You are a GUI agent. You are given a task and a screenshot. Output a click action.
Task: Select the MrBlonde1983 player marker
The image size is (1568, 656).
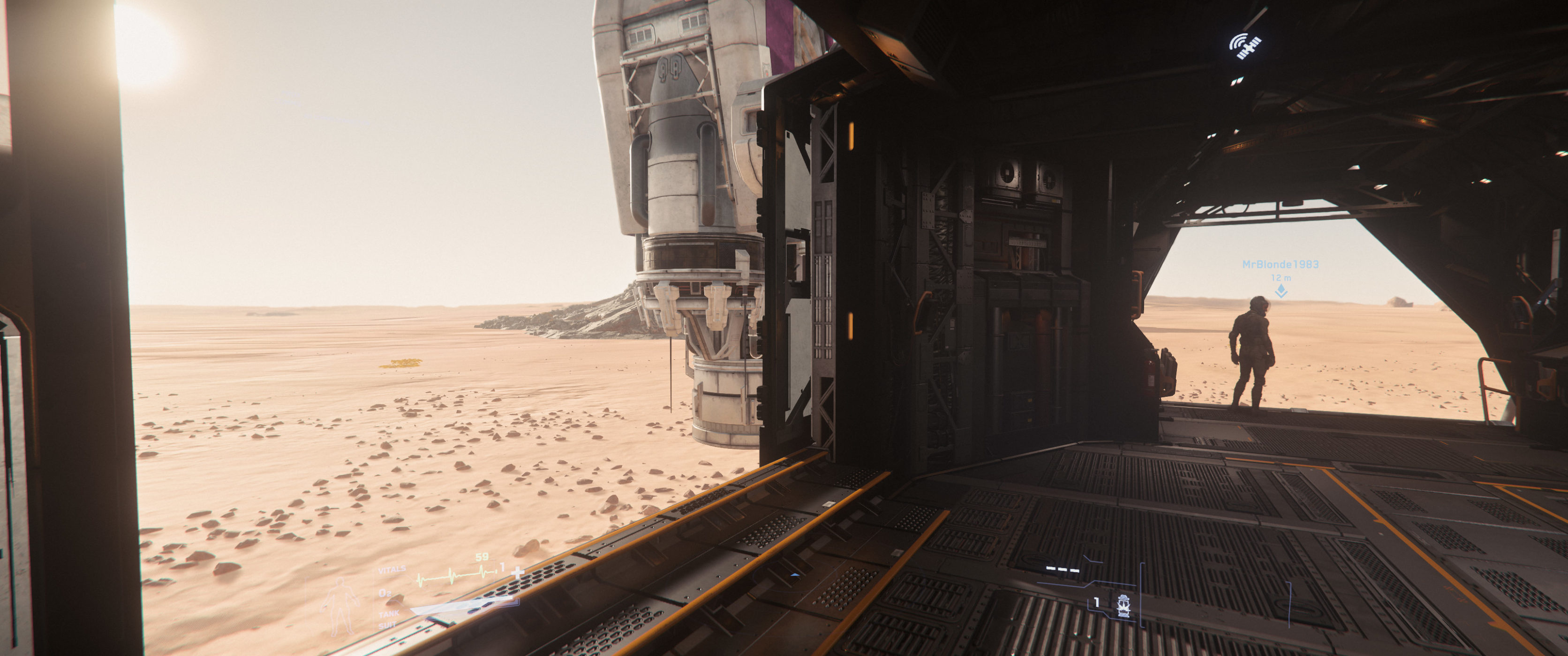click(1281, 291)
